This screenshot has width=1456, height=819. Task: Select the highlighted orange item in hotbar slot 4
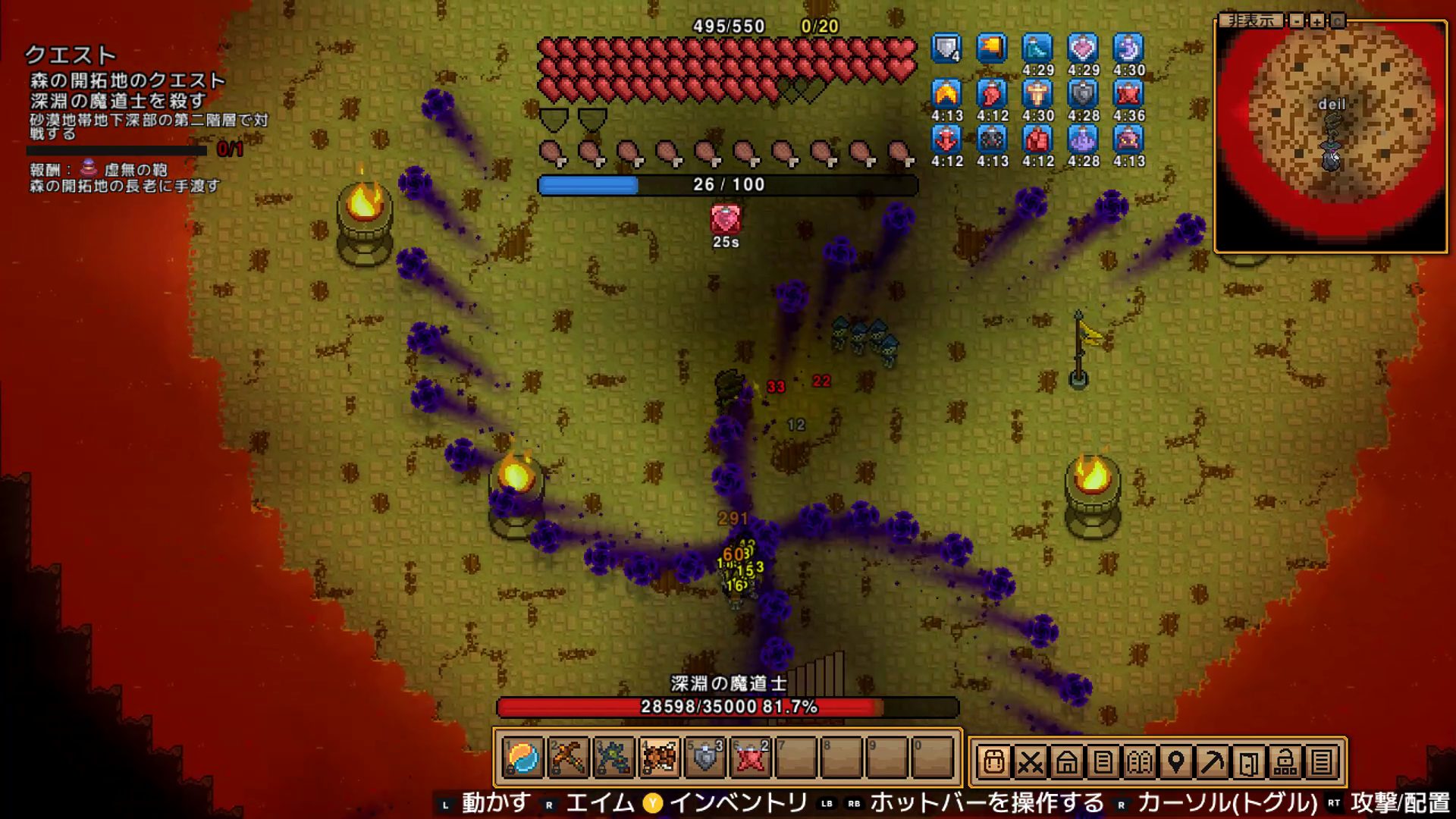(x=659, y=758)
